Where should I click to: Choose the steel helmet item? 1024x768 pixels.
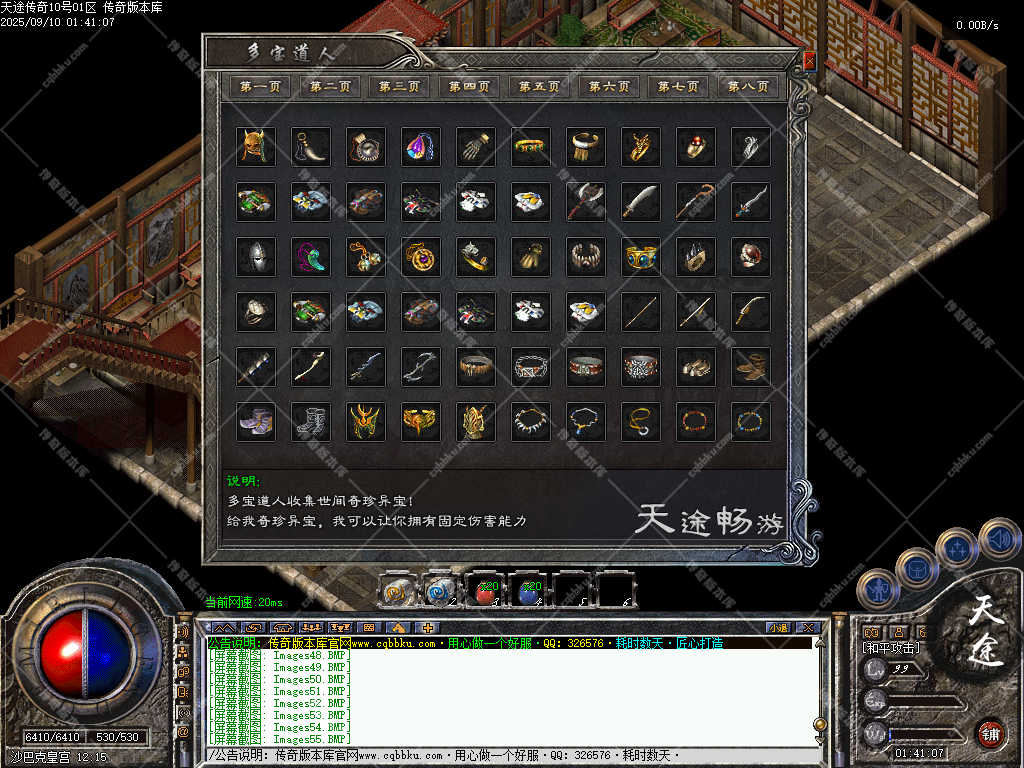pyautogui.click(x=256, y=257)
